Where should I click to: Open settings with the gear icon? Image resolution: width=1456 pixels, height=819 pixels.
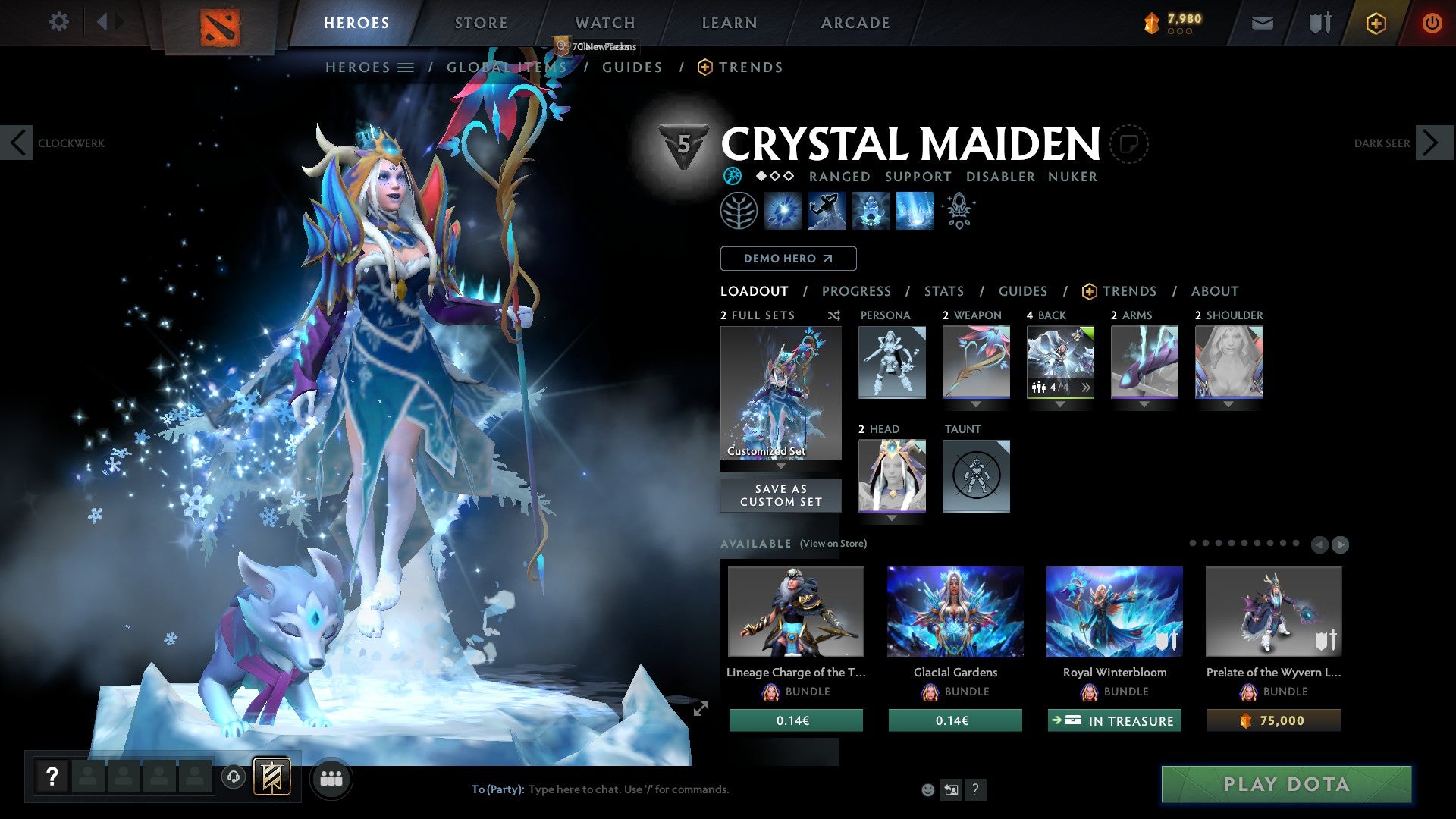click(x=58, y=22)
